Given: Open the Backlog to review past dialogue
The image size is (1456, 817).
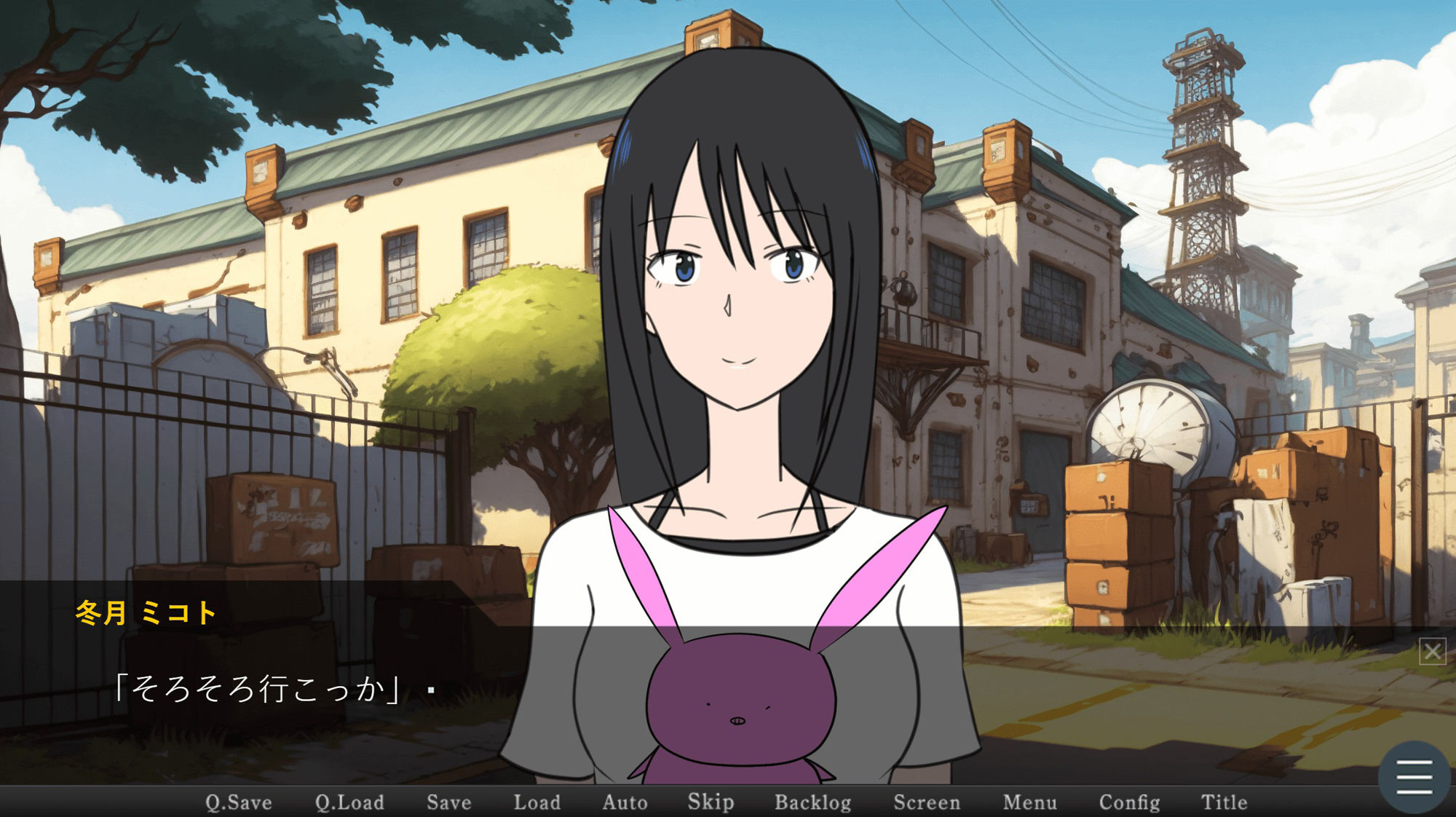Looking at the screenshot, I should 813,802.
